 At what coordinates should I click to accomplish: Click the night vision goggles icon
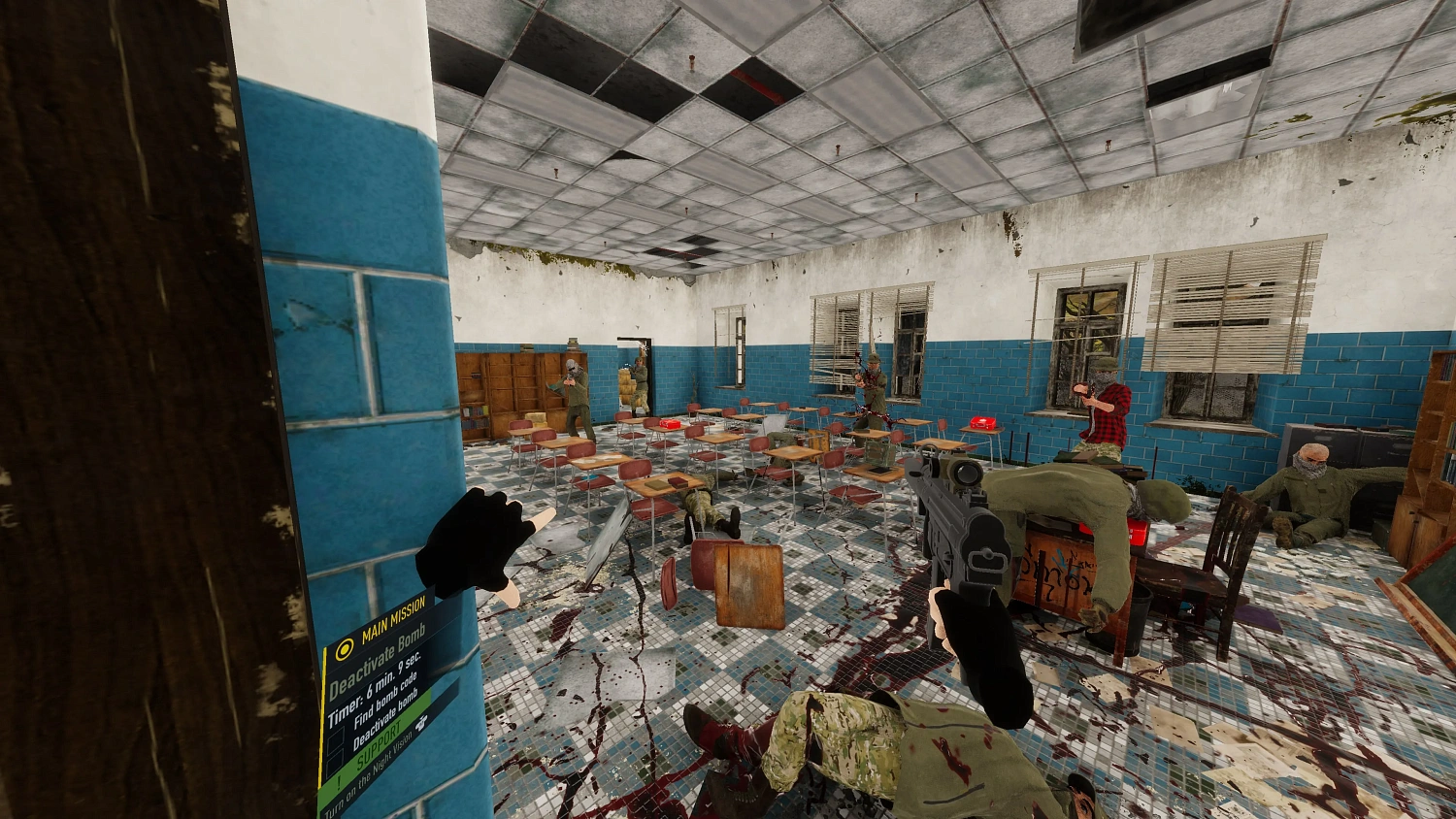coord(423,721)
